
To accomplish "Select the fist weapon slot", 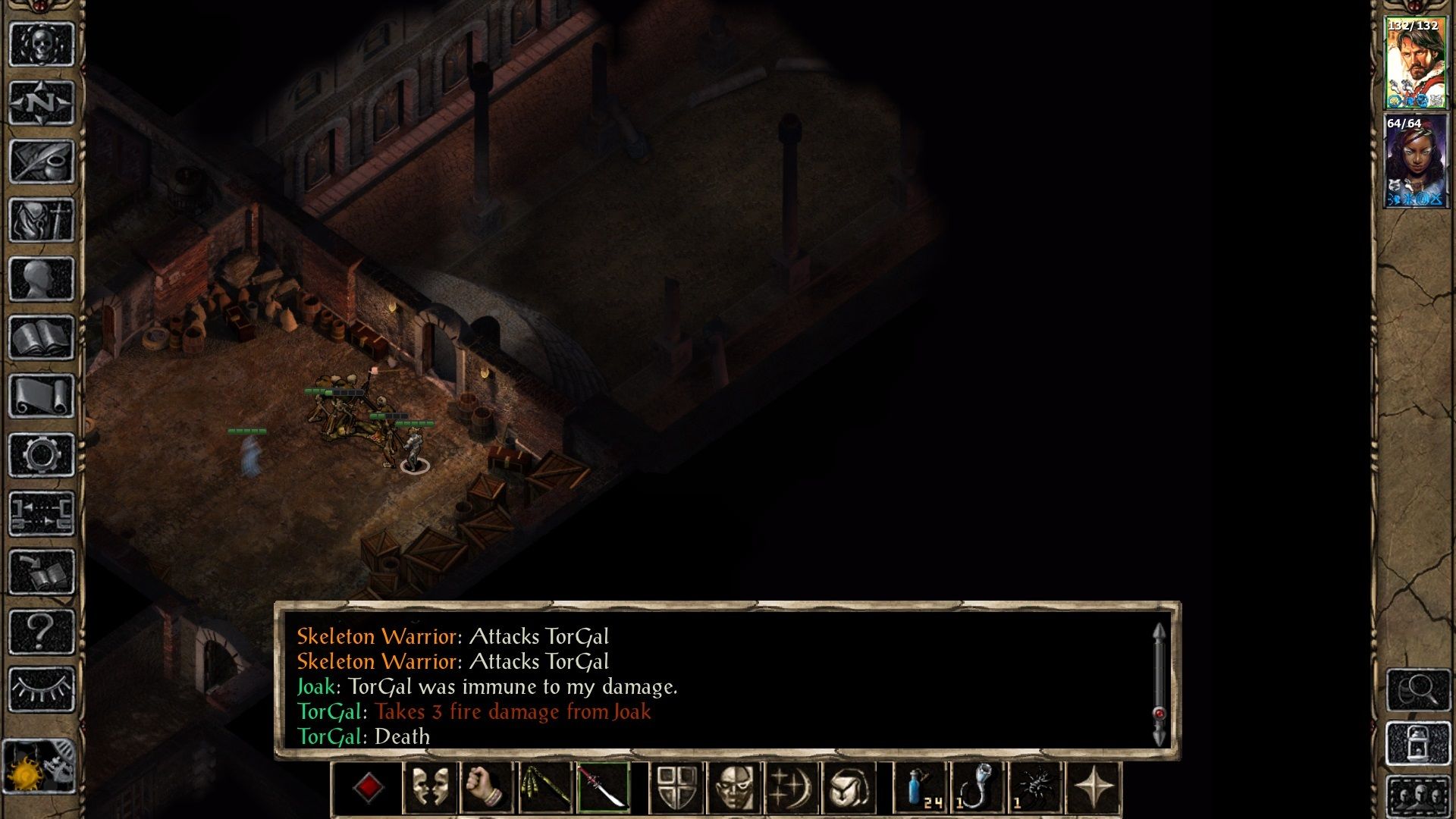I will click(x=487, y=787).
